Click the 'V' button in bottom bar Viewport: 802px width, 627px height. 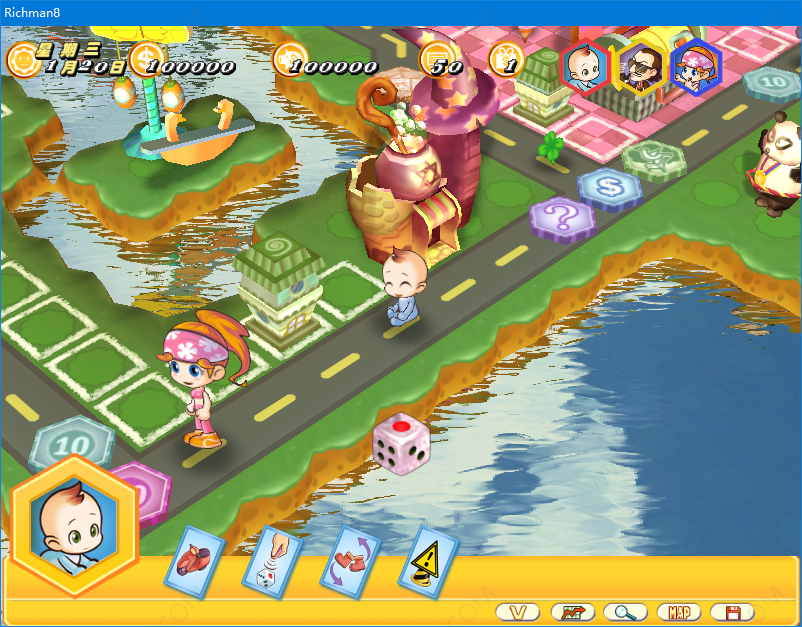coord(517,611)
